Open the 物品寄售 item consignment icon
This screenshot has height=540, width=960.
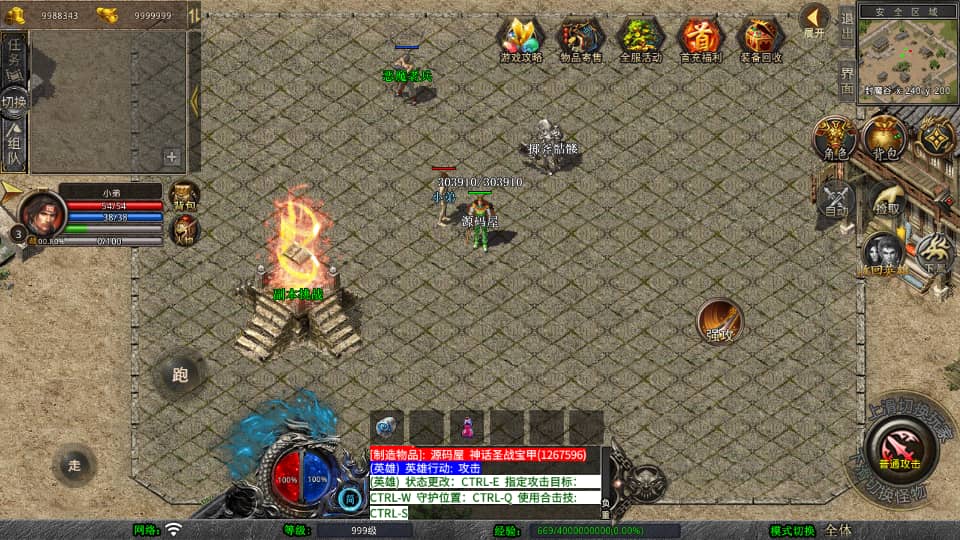point(581,38)
